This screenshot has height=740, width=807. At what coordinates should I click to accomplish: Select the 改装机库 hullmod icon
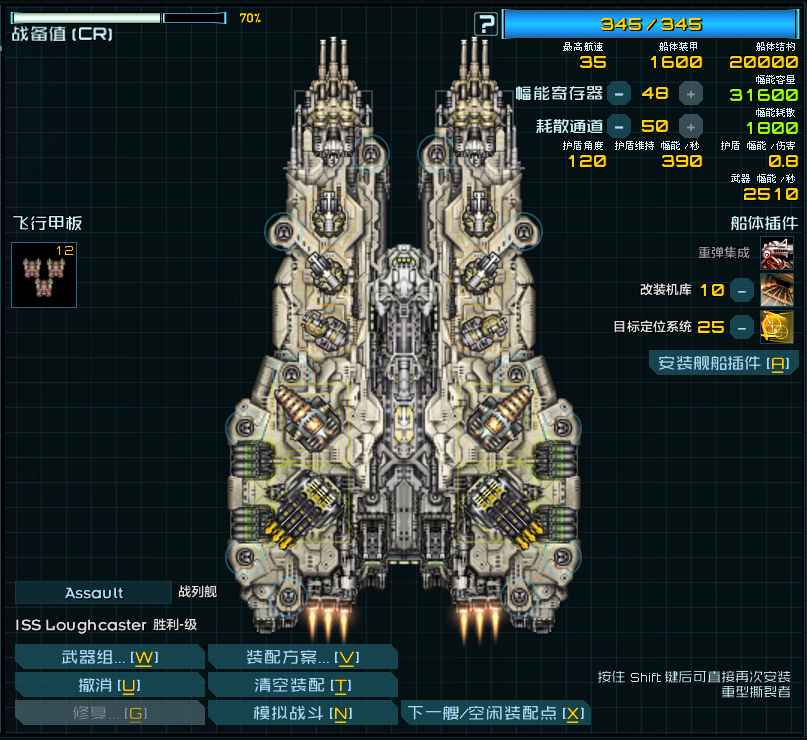pyautogui.click(x=777, y=290)
